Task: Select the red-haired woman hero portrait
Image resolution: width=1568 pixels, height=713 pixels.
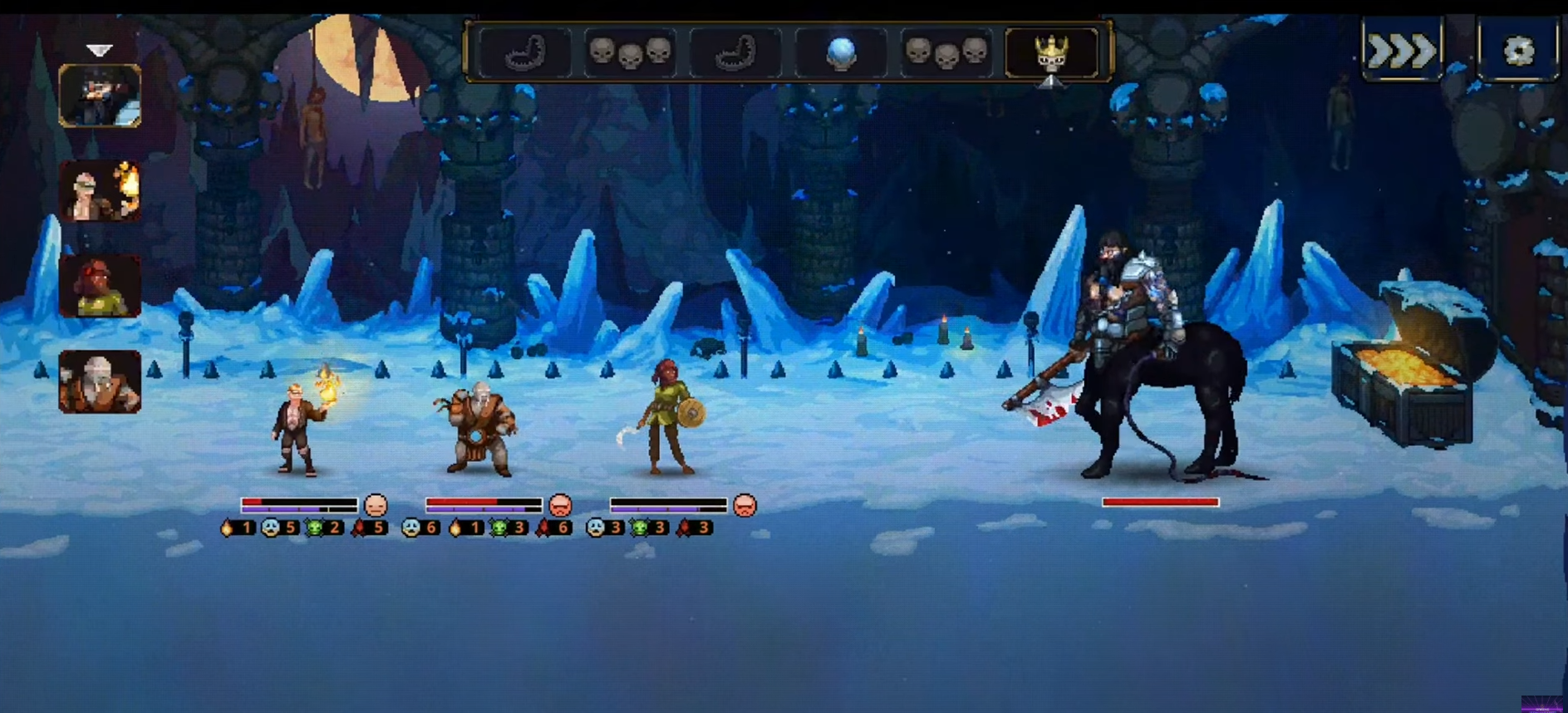Action: click(x=100, y=287)
